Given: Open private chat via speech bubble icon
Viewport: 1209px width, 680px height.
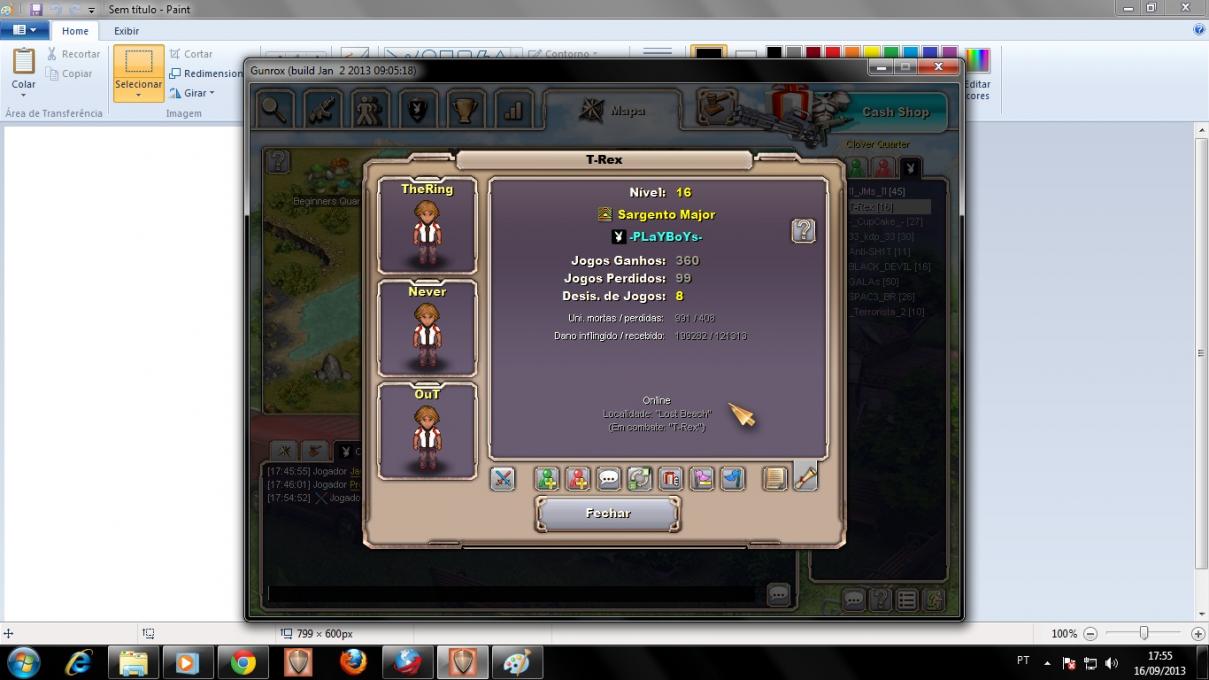Looking at the screenshot, I should tap(608, 479).
